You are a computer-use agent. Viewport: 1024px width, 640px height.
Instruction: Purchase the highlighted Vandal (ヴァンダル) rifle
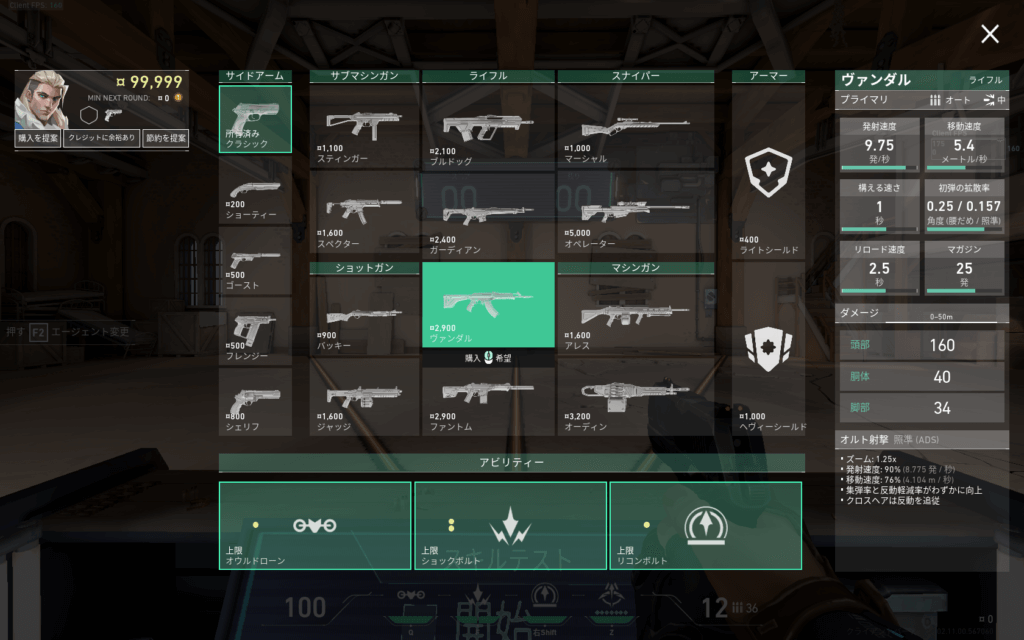[x=488, y=304]
